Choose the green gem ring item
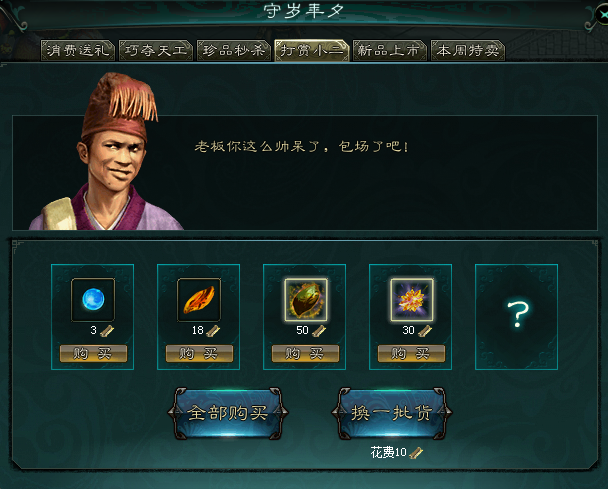Viewport: 608px width, 489px height. 305,299
